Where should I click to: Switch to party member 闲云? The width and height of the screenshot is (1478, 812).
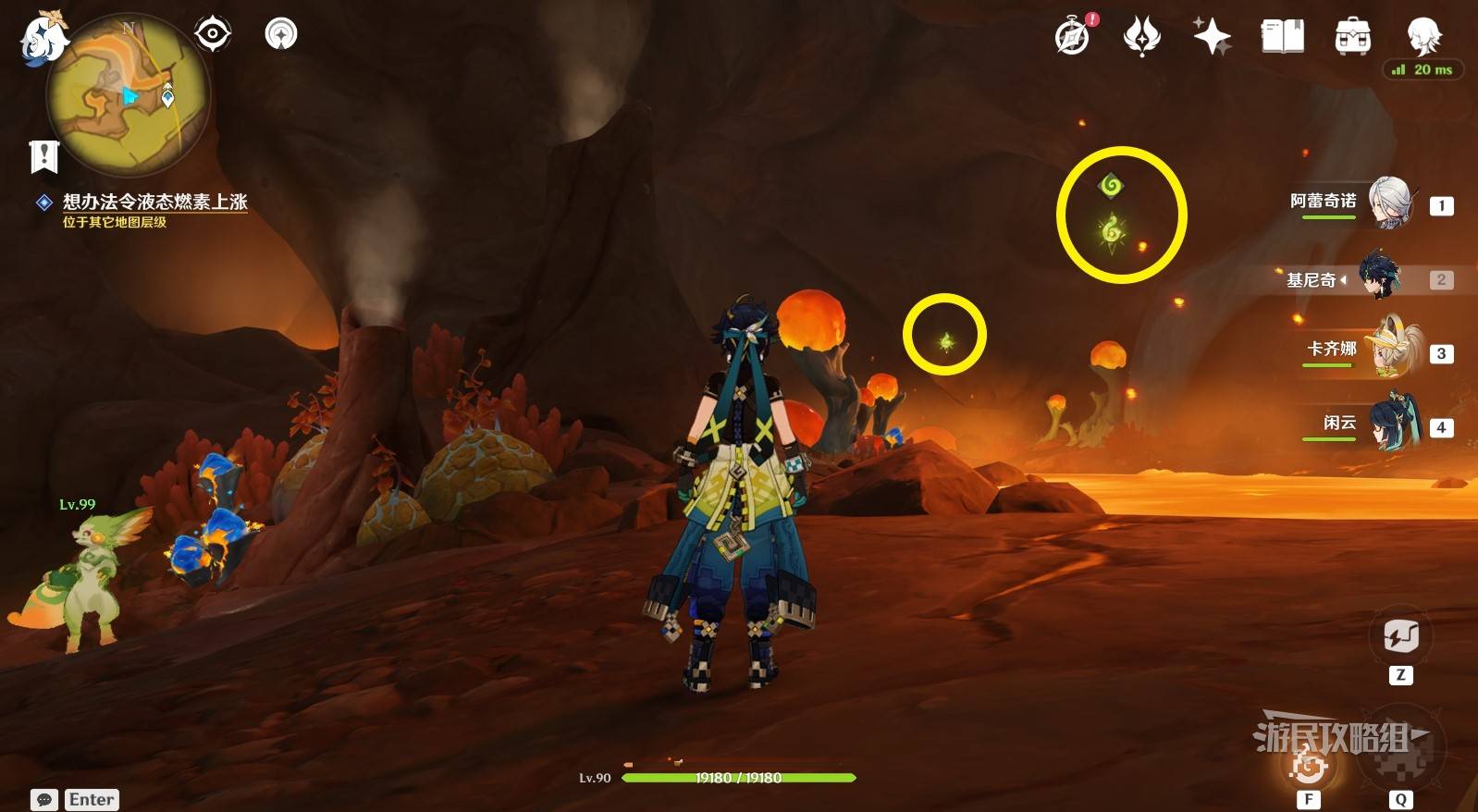click(x=1389, y=424)
